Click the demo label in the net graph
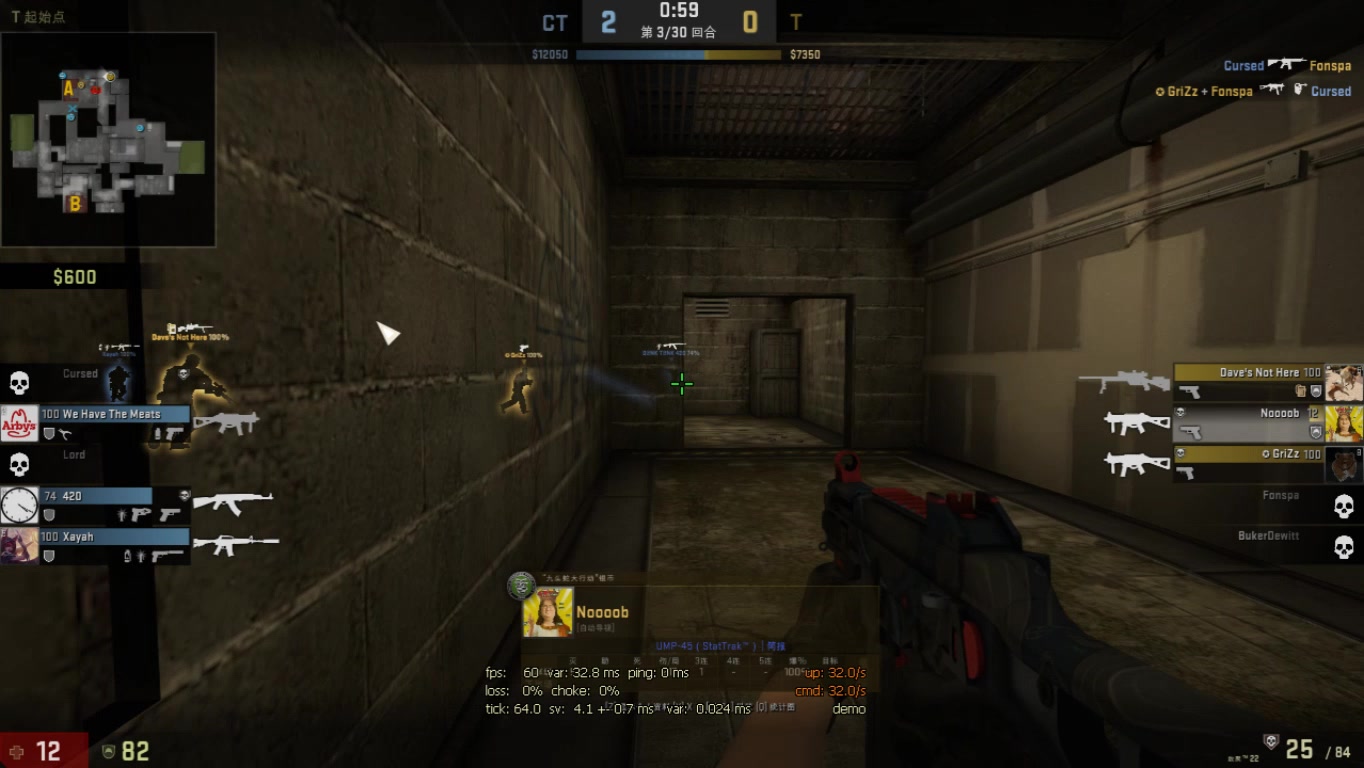This screenshot has width=1364, height=768. point(850,708)
